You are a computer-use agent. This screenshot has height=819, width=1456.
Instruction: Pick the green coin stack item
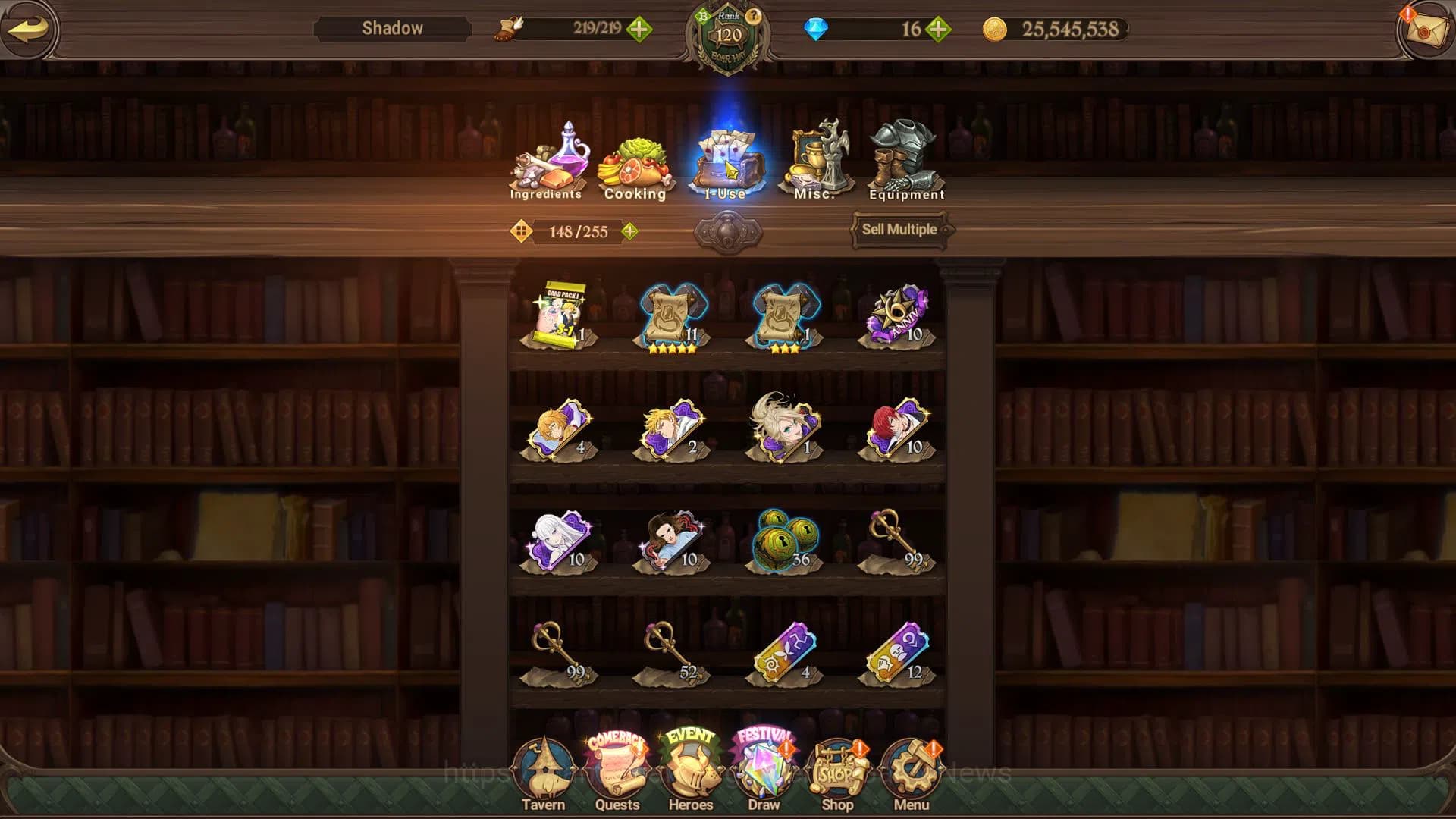(x=784, y=540)
